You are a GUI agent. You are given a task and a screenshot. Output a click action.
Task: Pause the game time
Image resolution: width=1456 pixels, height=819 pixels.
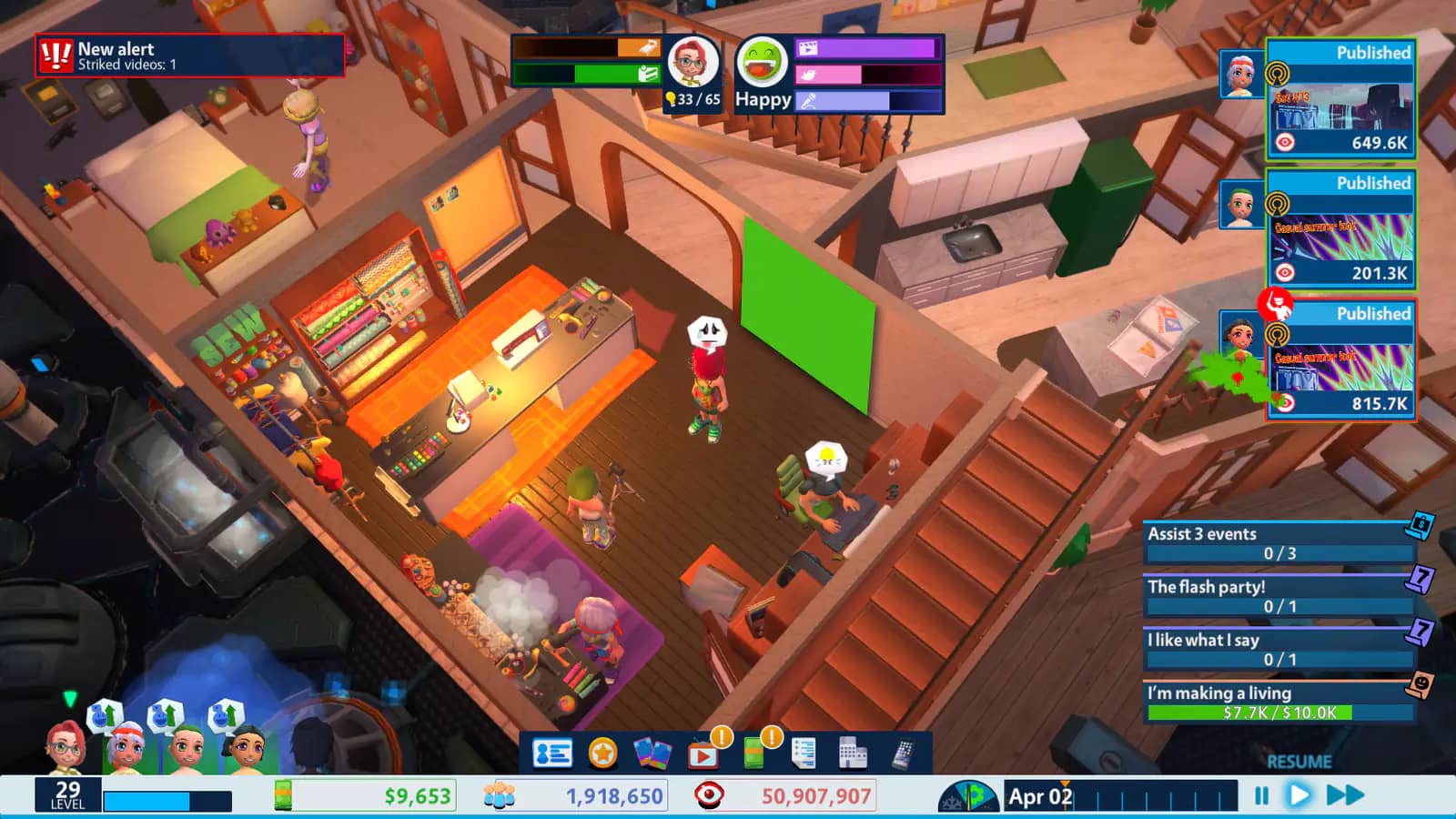tap(1259, 794)
